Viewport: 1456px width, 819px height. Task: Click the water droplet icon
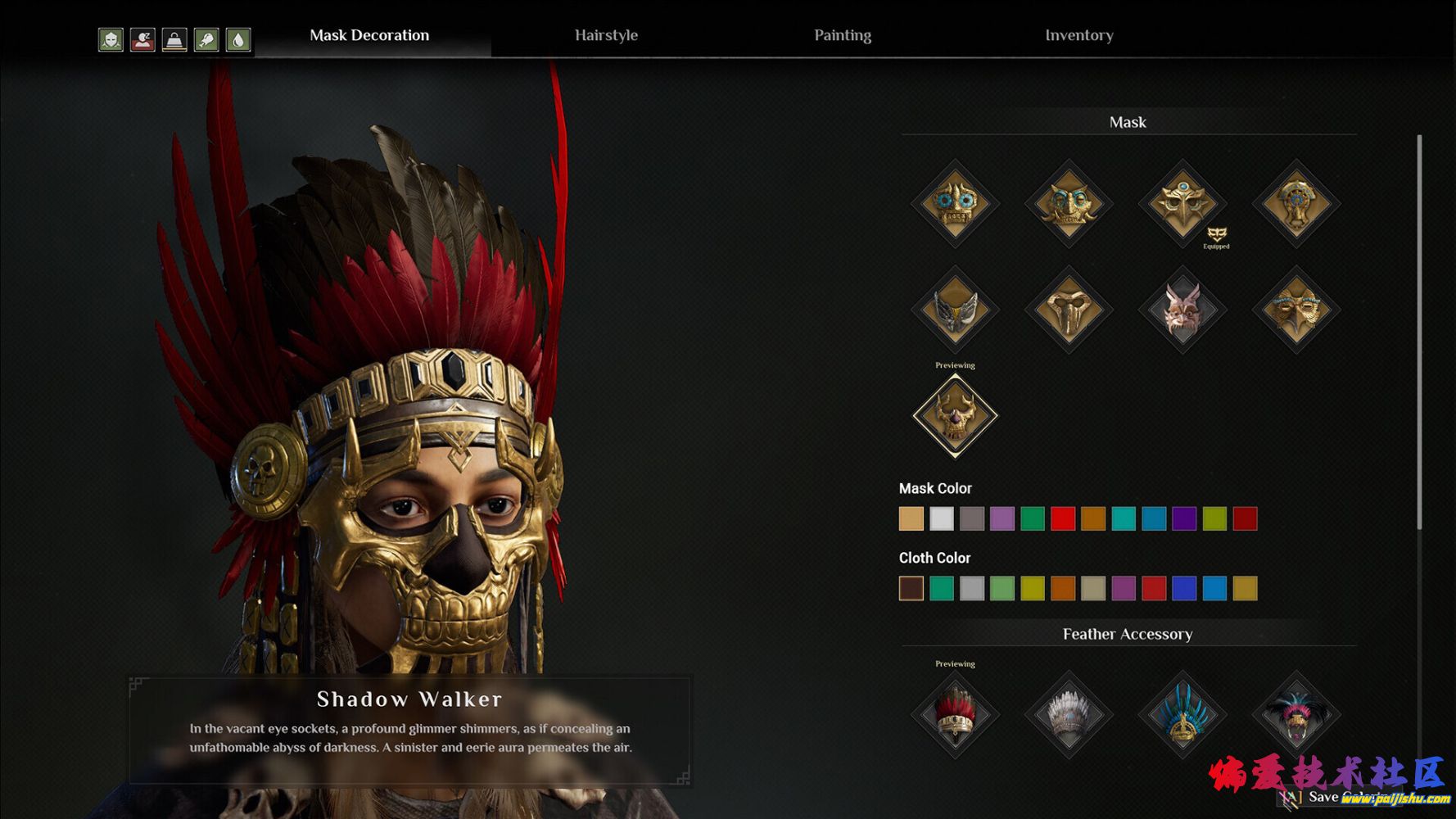click(x=238, y=39)
